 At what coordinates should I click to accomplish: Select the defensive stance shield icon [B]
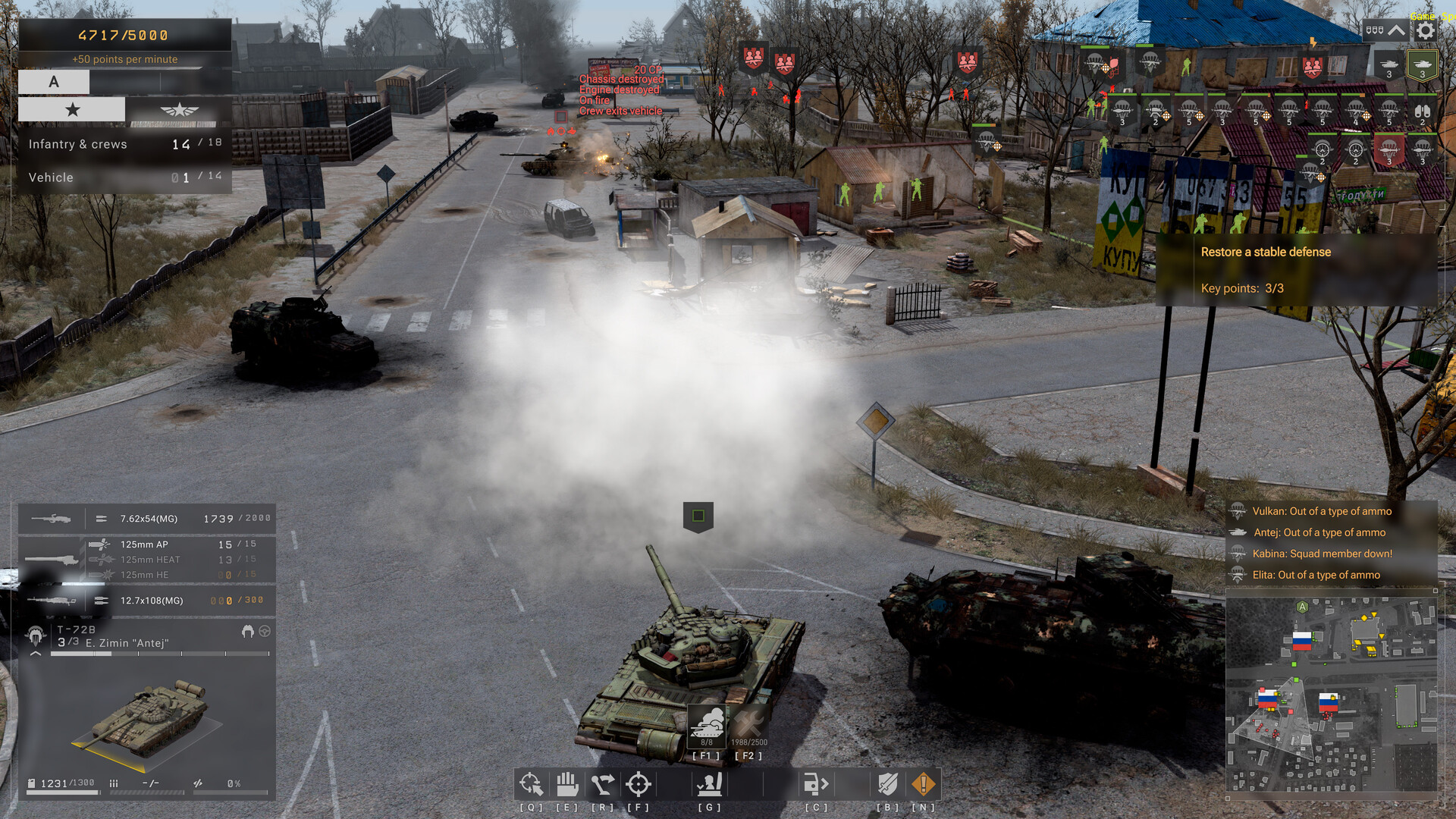[x=888, y=783]
